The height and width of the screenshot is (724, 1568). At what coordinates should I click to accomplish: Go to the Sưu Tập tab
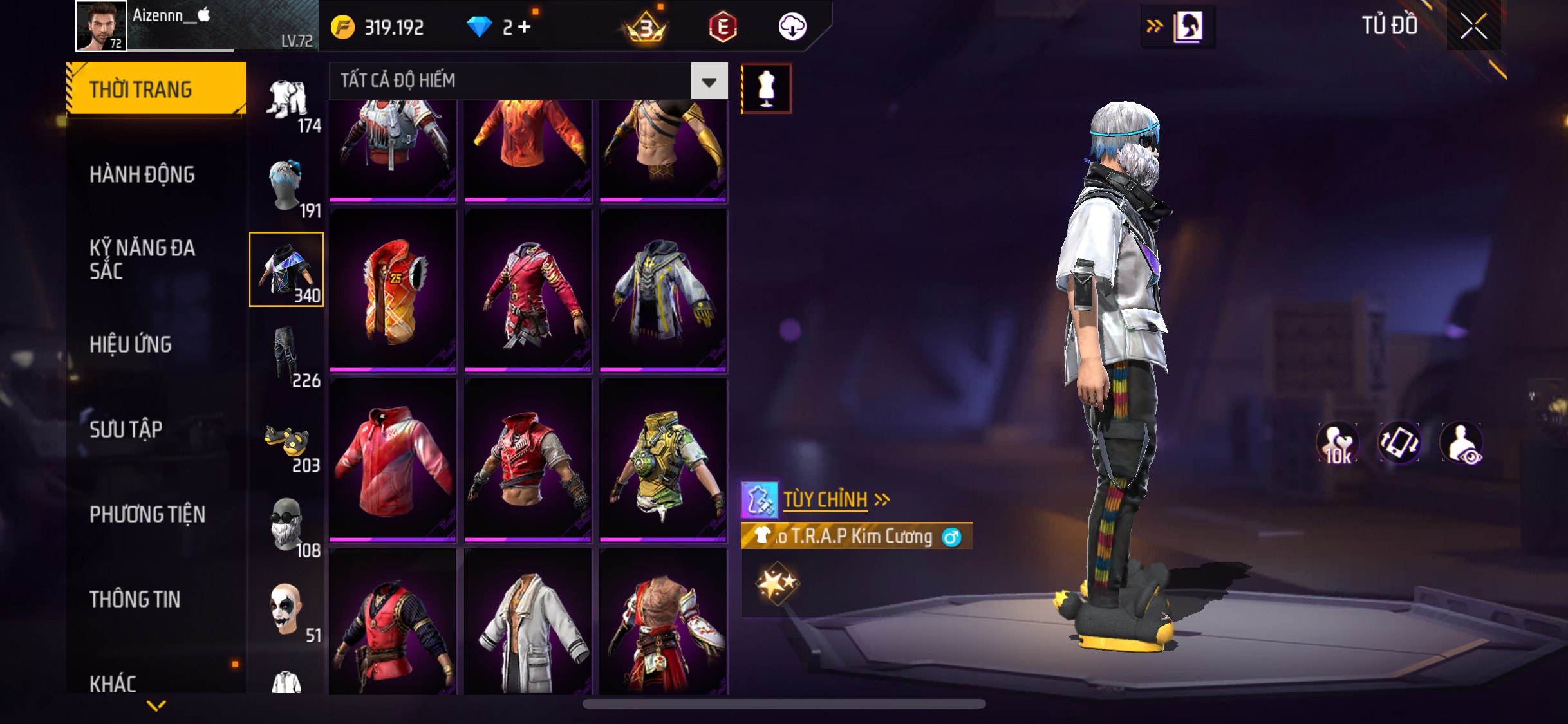tap(126, 429)
